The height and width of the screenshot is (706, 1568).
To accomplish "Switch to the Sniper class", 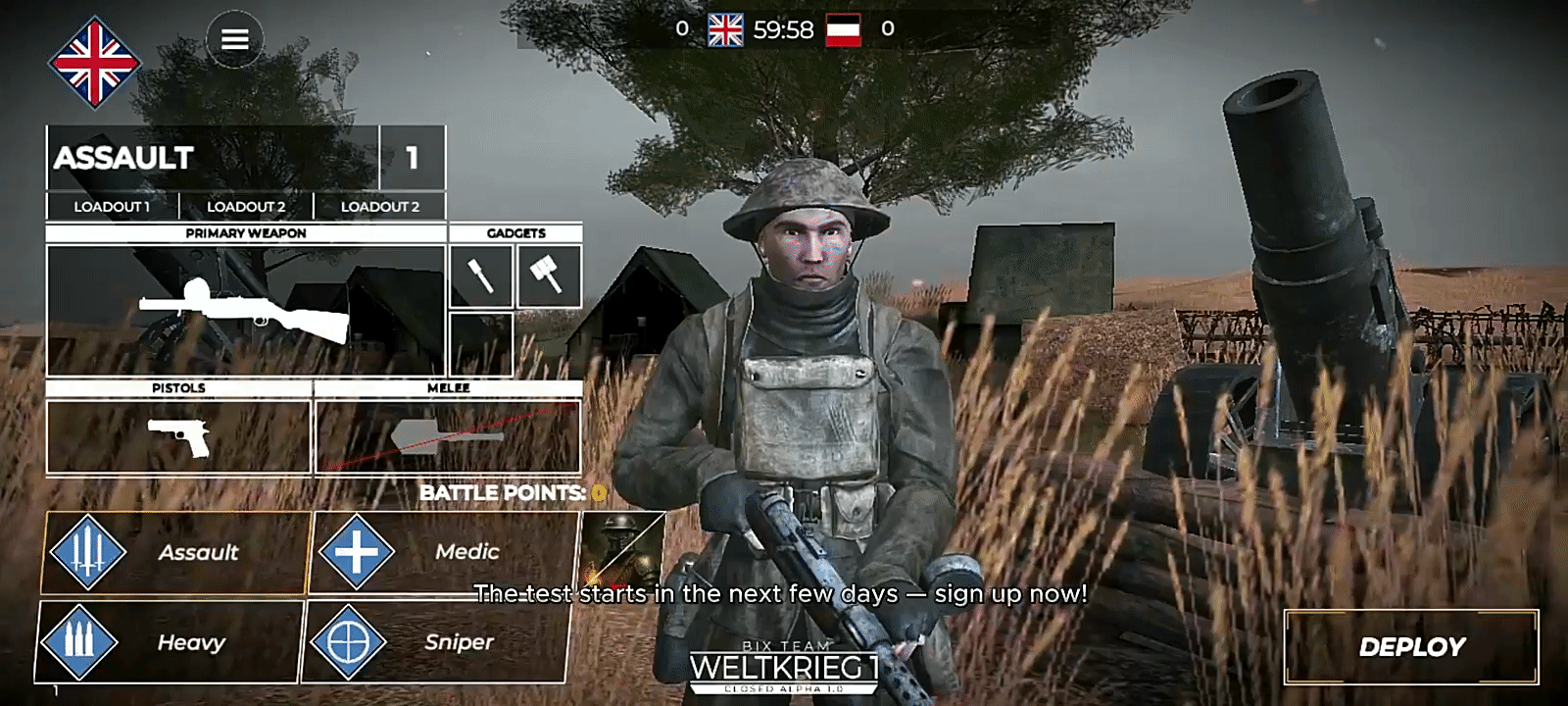I will [436, 642].
